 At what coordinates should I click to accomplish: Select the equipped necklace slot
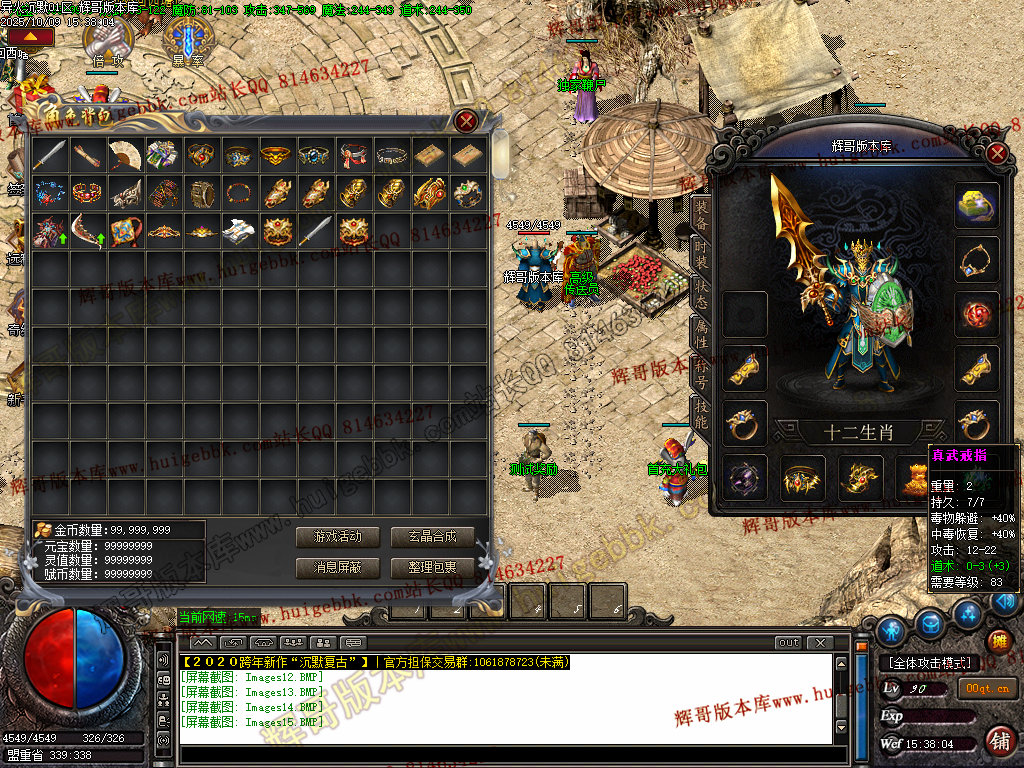976,260
